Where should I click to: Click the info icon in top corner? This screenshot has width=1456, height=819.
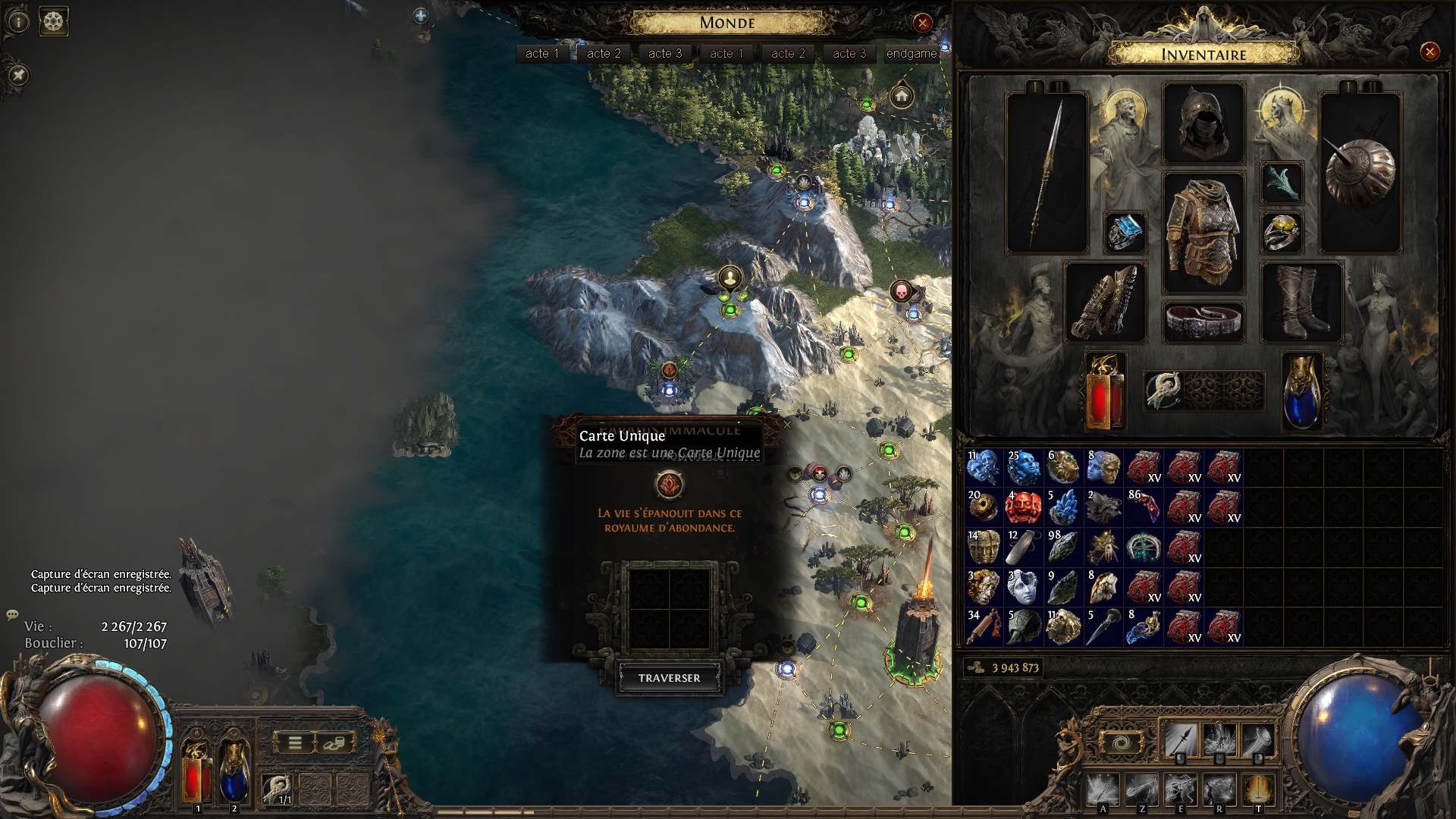click(x=18, y=21)
